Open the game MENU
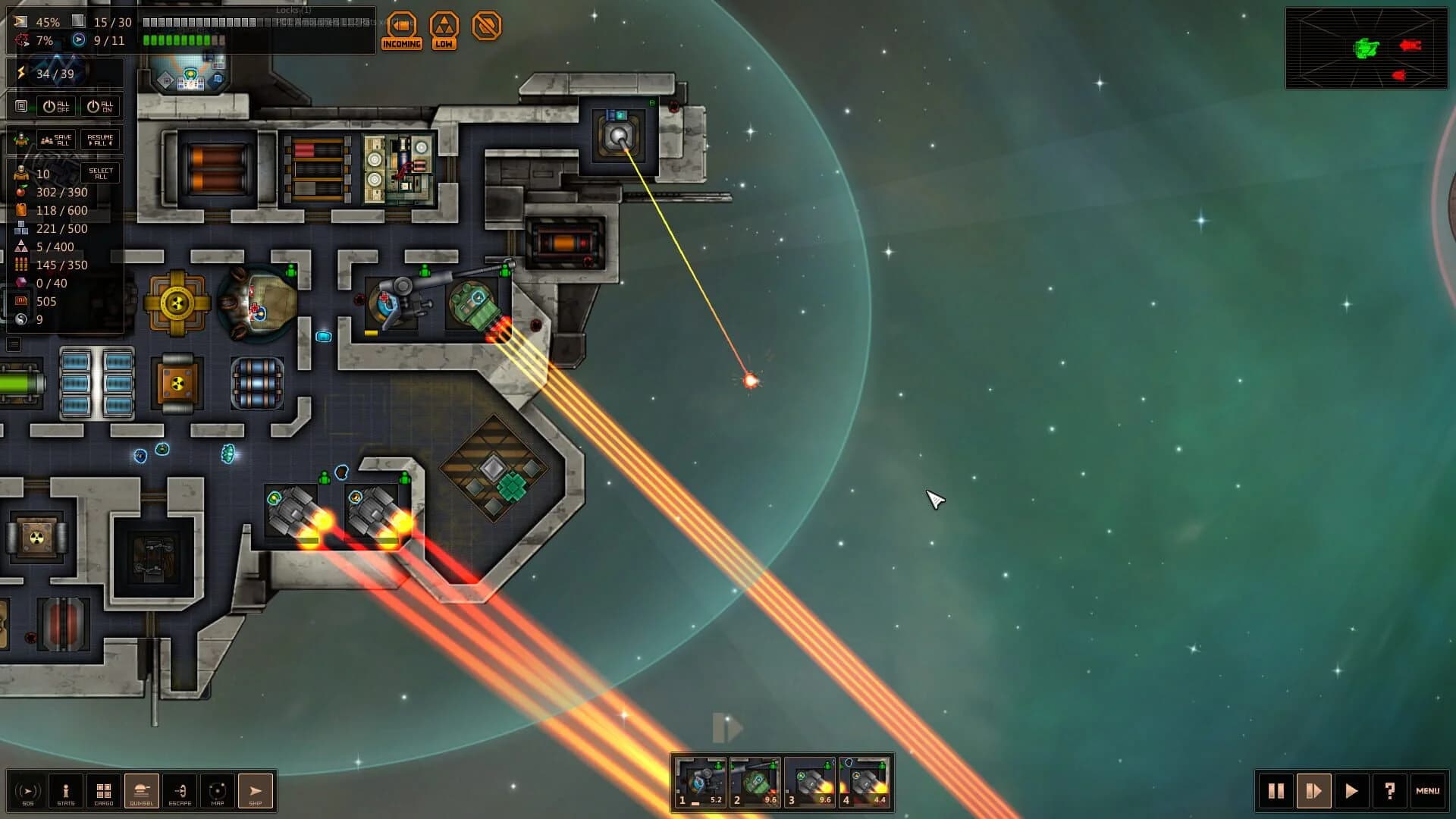 (1429, 791)
